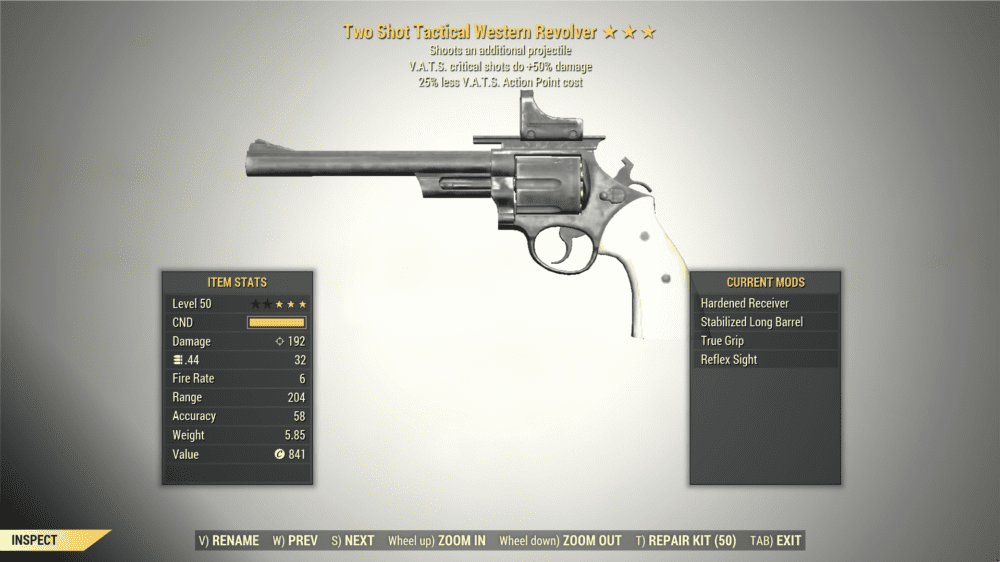
Task: Go to the PREV item
Action: [x=295, y=541]
